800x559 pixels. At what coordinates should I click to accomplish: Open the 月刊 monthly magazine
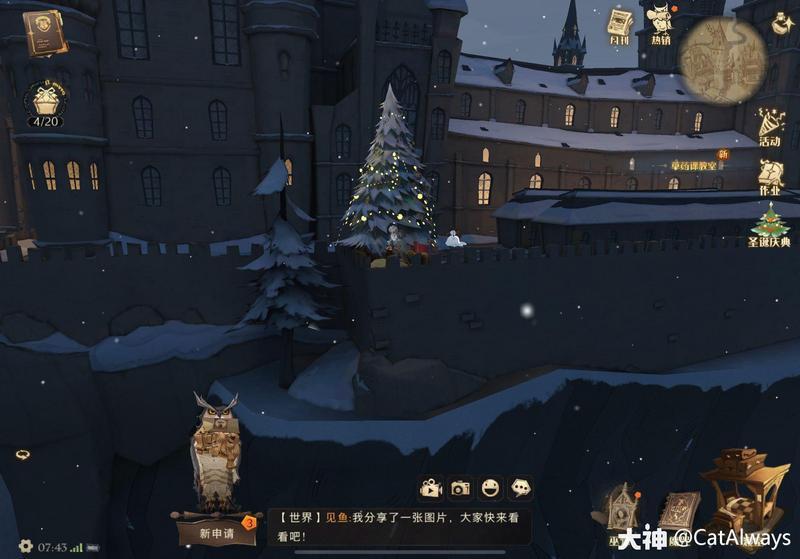(621, 27)
